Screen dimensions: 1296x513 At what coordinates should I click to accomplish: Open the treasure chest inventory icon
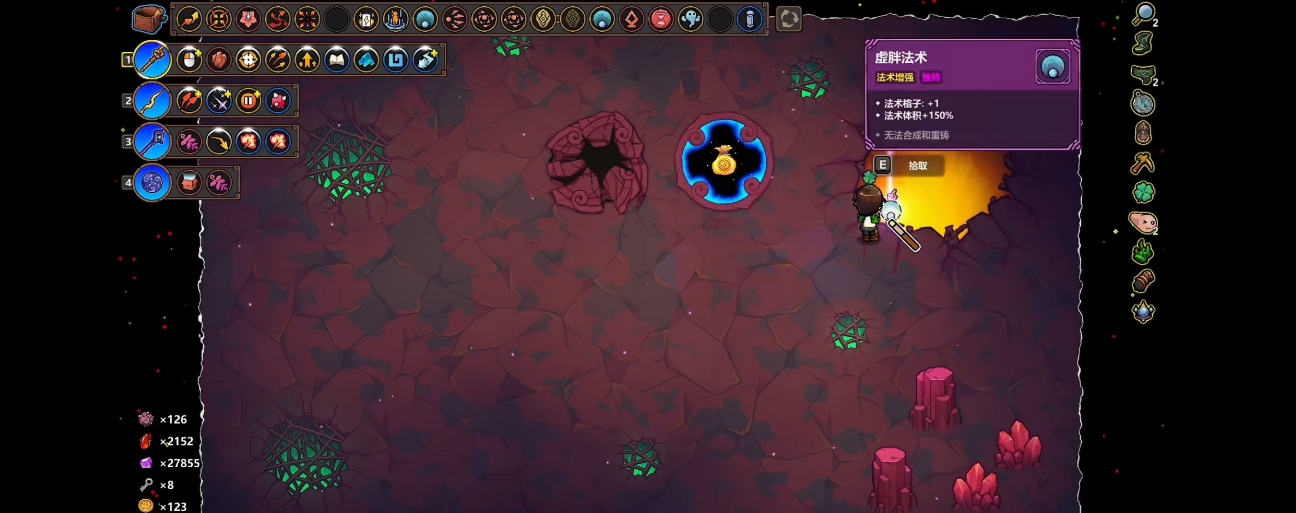[149, 18]
